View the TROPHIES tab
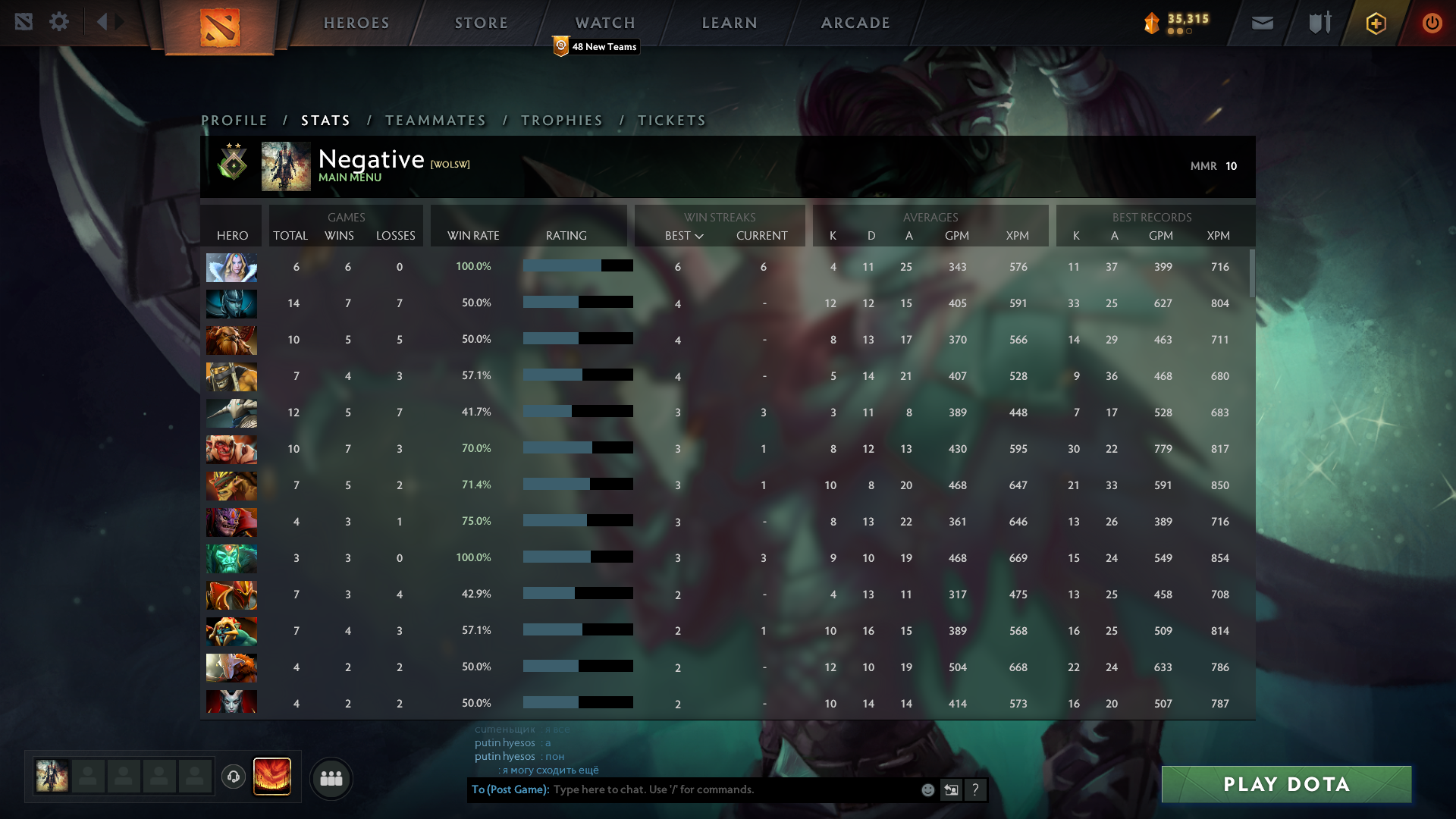The height and width of the screenshot is (819, 1456). [561, 120]
